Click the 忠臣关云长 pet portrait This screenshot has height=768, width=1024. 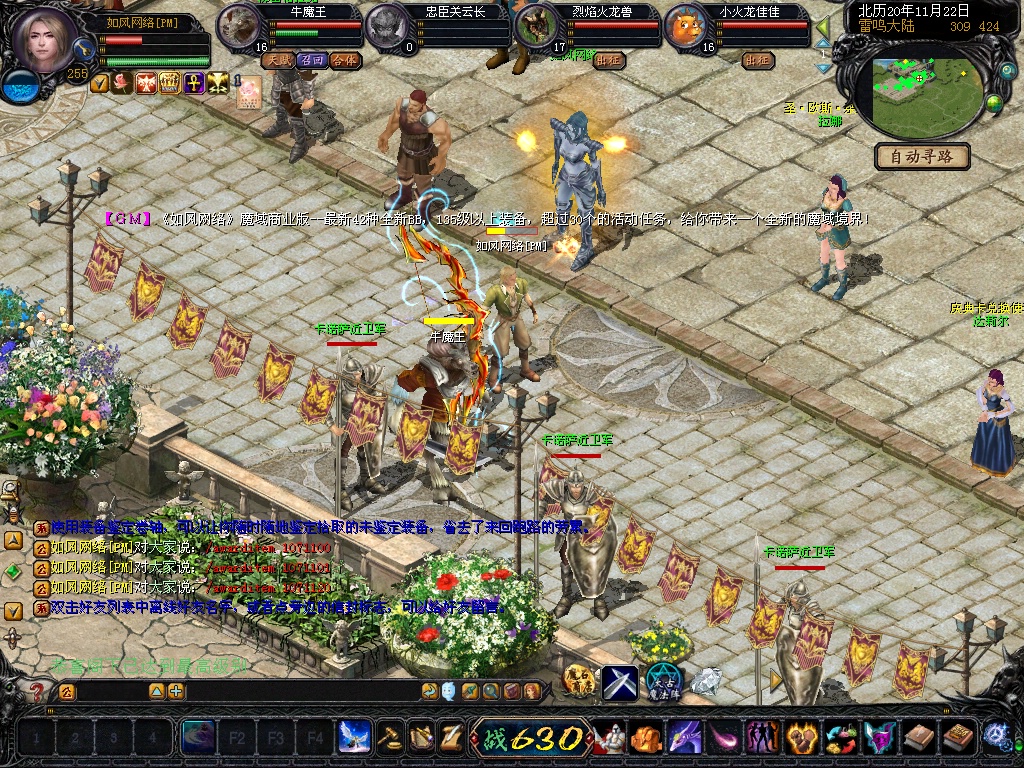point(387,26)
